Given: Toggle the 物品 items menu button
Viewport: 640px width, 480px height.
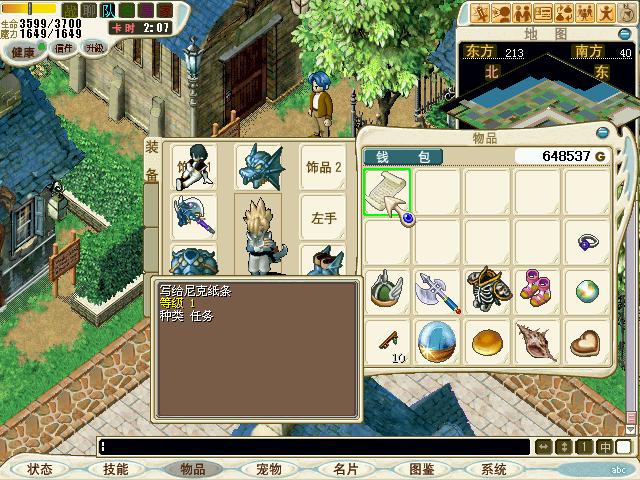Looking at the screenshot, I should tap(193, 469).
